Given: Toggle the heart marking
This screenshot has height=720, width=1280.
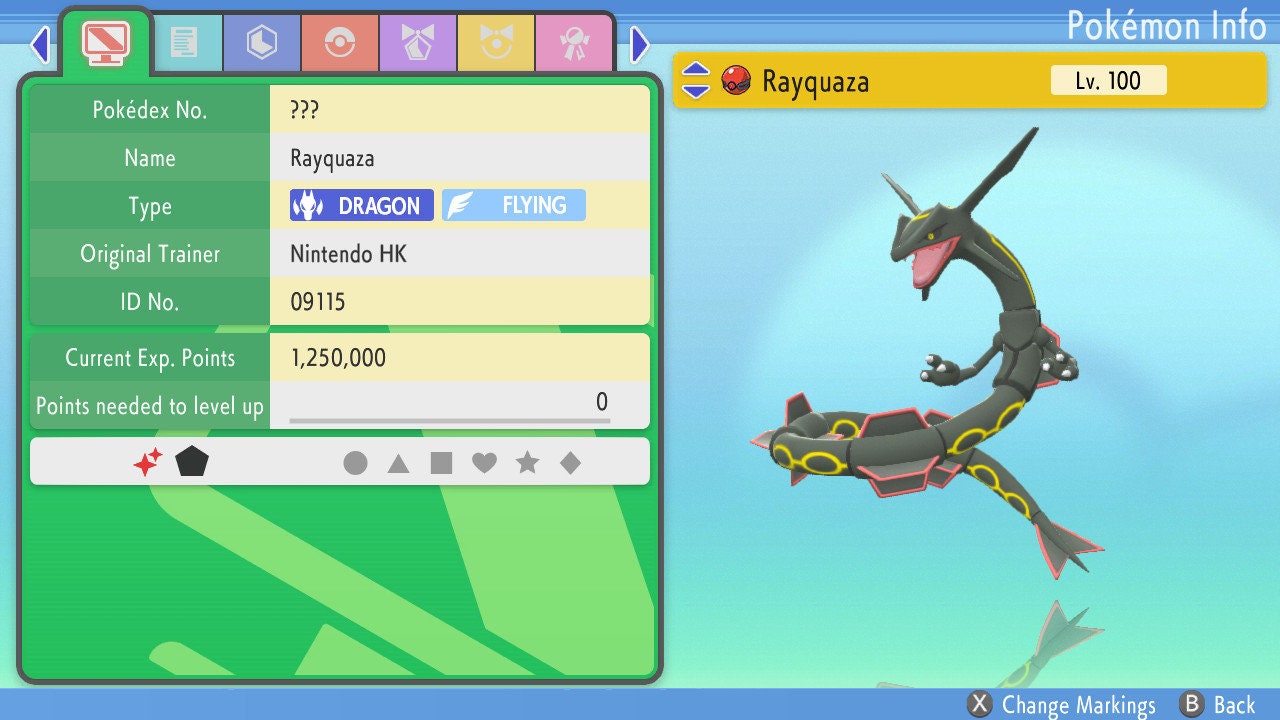Looking at the screenshot, I should pos(484,463).
